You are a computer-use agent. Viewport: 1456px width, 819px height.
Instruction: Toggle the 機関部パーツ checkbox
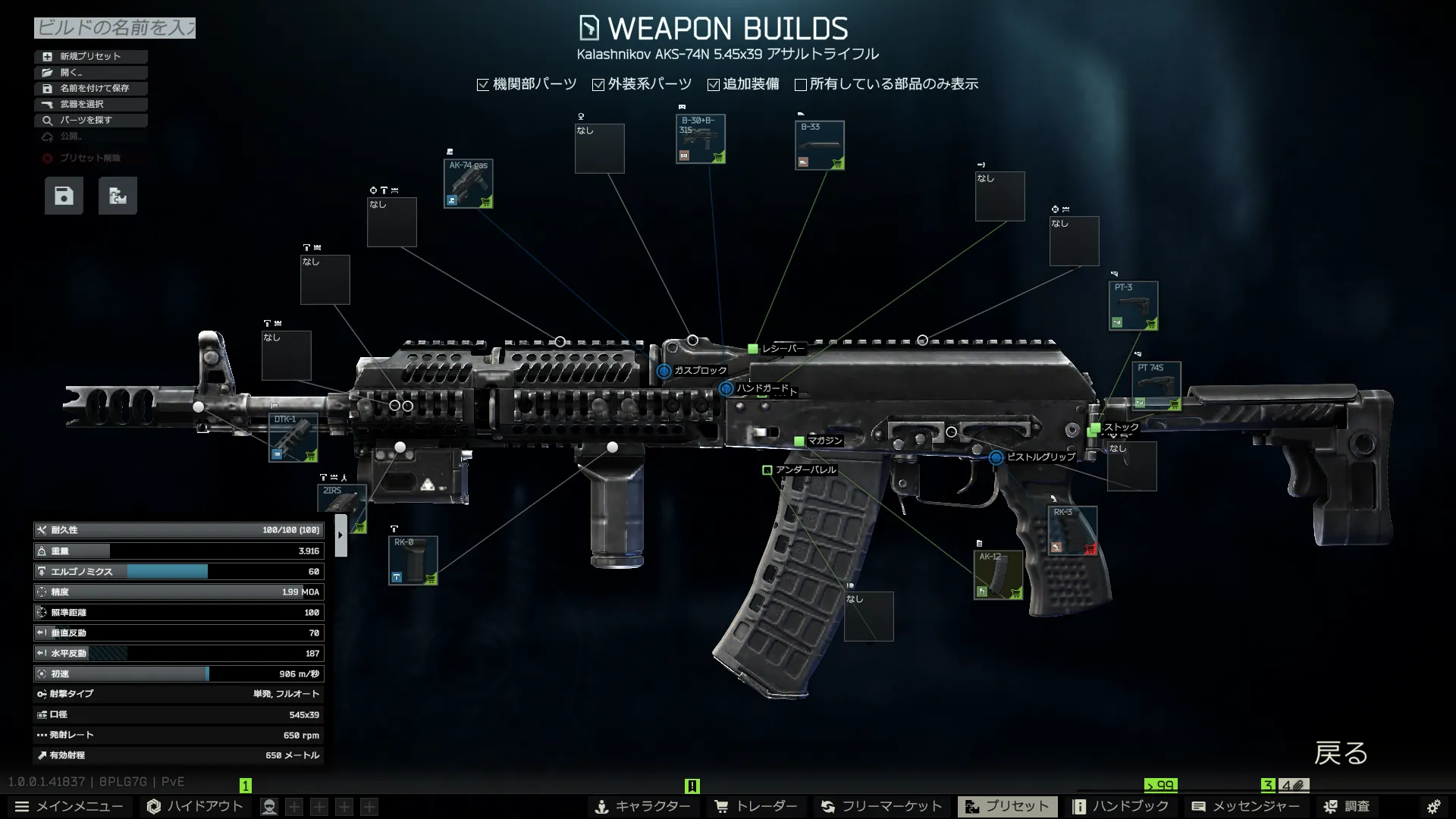tap(483, 84)
